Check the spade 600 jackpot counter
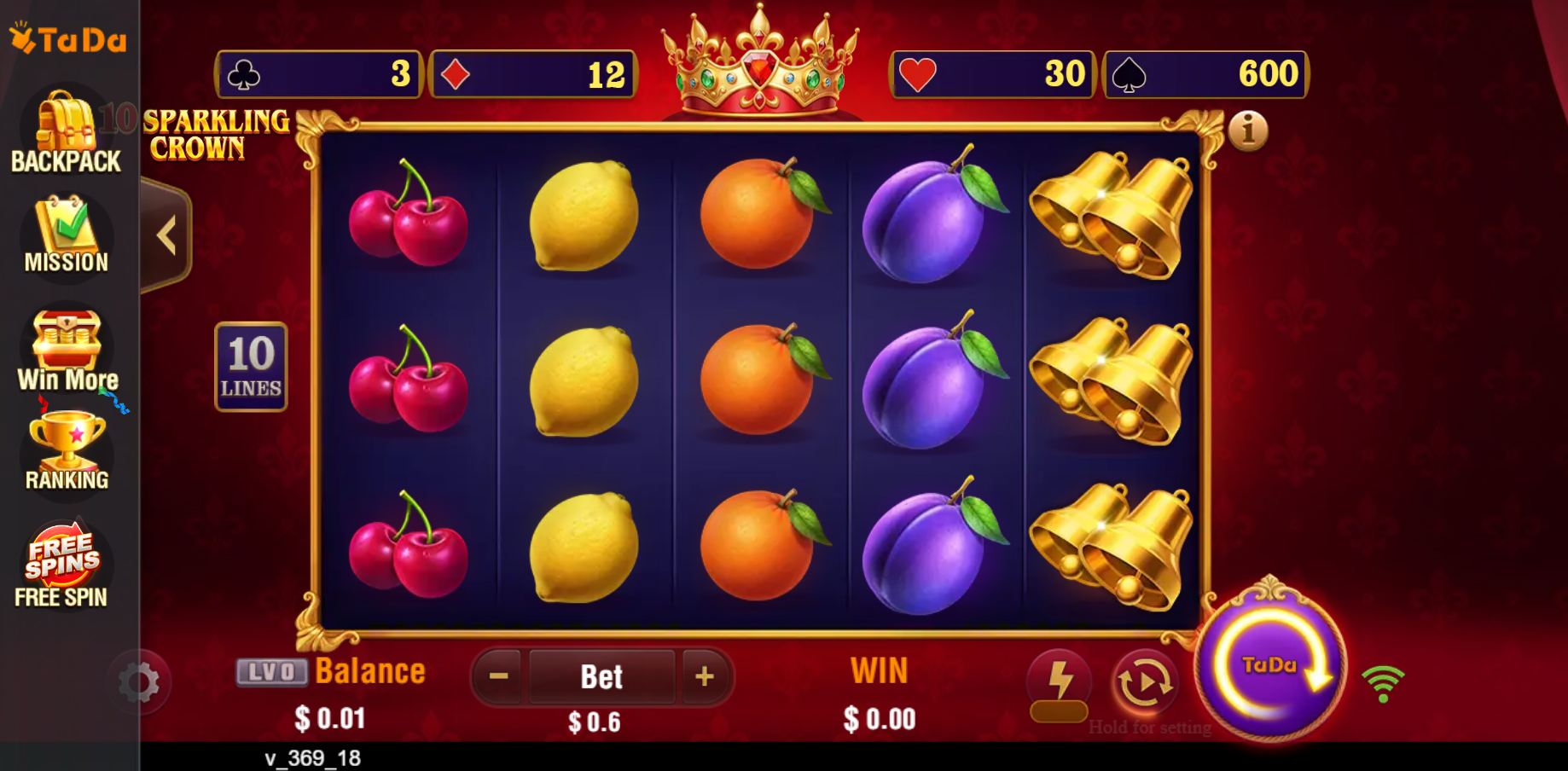Image resolution: width=1568 pixels, height=771 pixels. tap(1204, 75)
